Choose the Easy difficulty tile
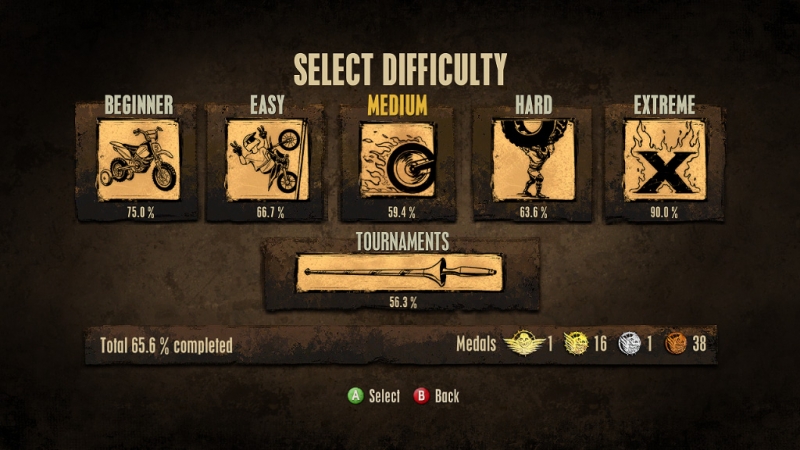 (x=266, y=160)
